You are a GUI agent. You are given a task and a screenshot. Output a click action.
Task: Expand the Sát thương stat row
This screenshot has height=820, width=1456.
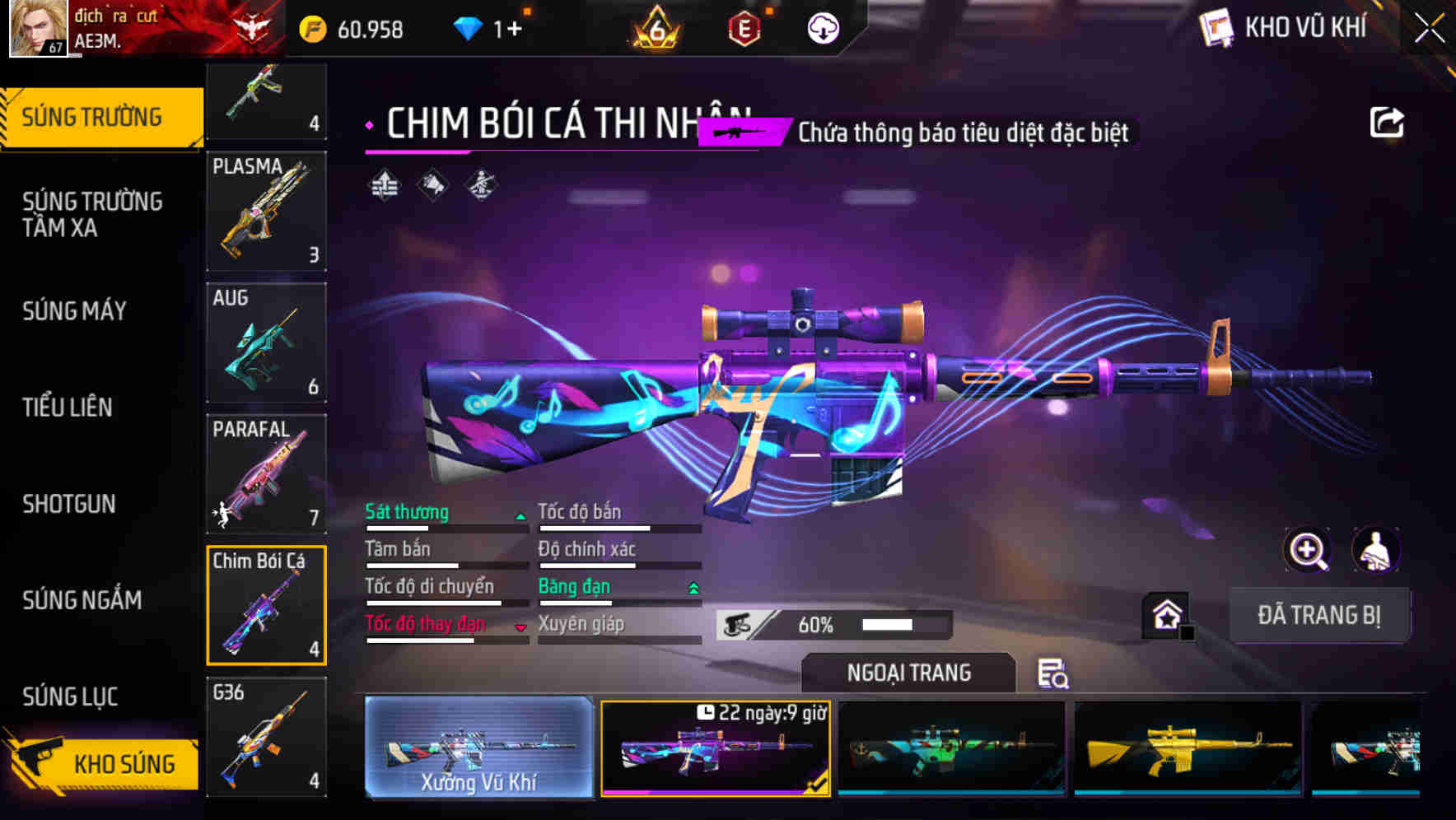(520, 512)
